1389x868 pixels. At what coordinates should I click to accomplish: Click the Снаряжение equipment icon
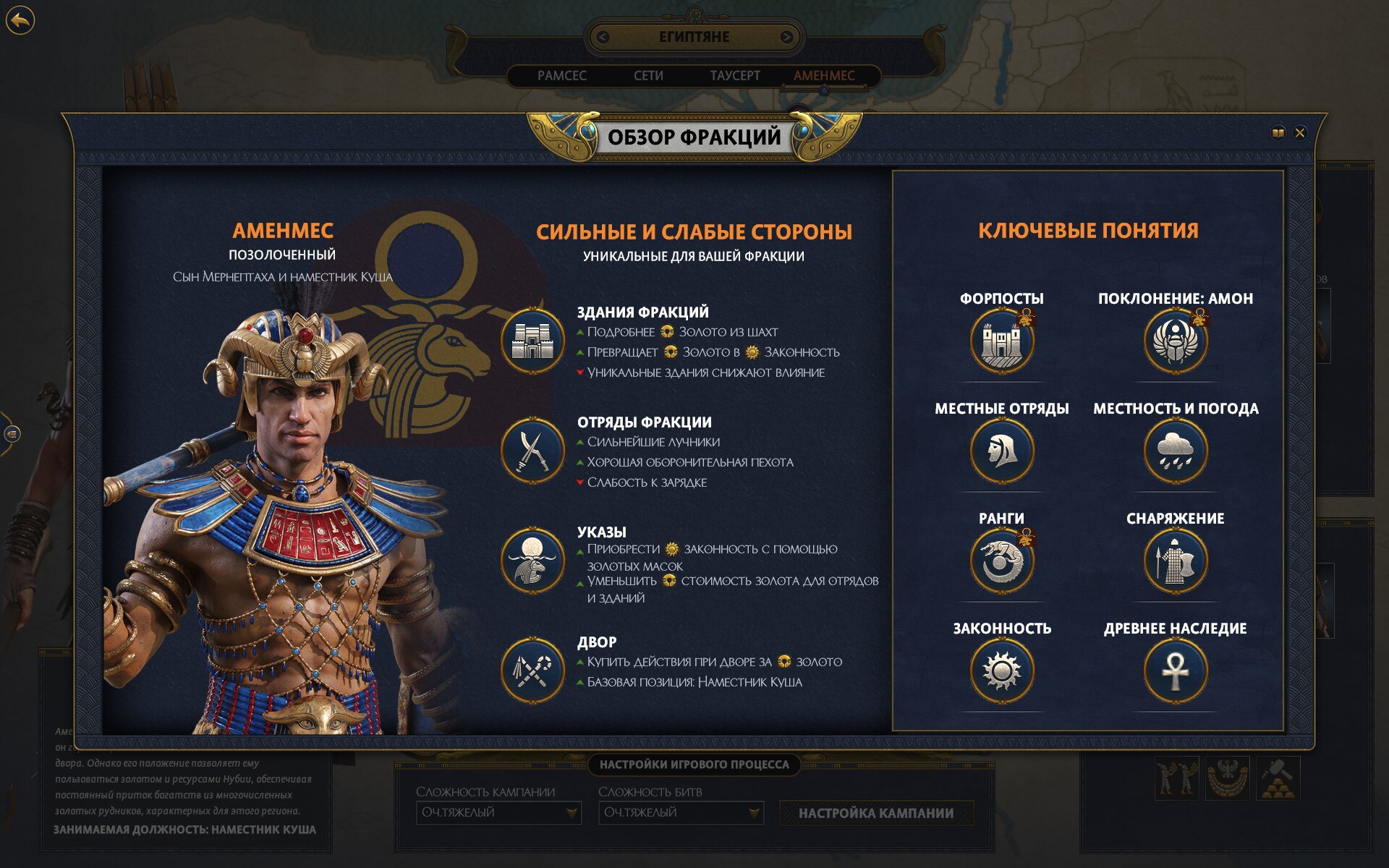click(1176, 561)
